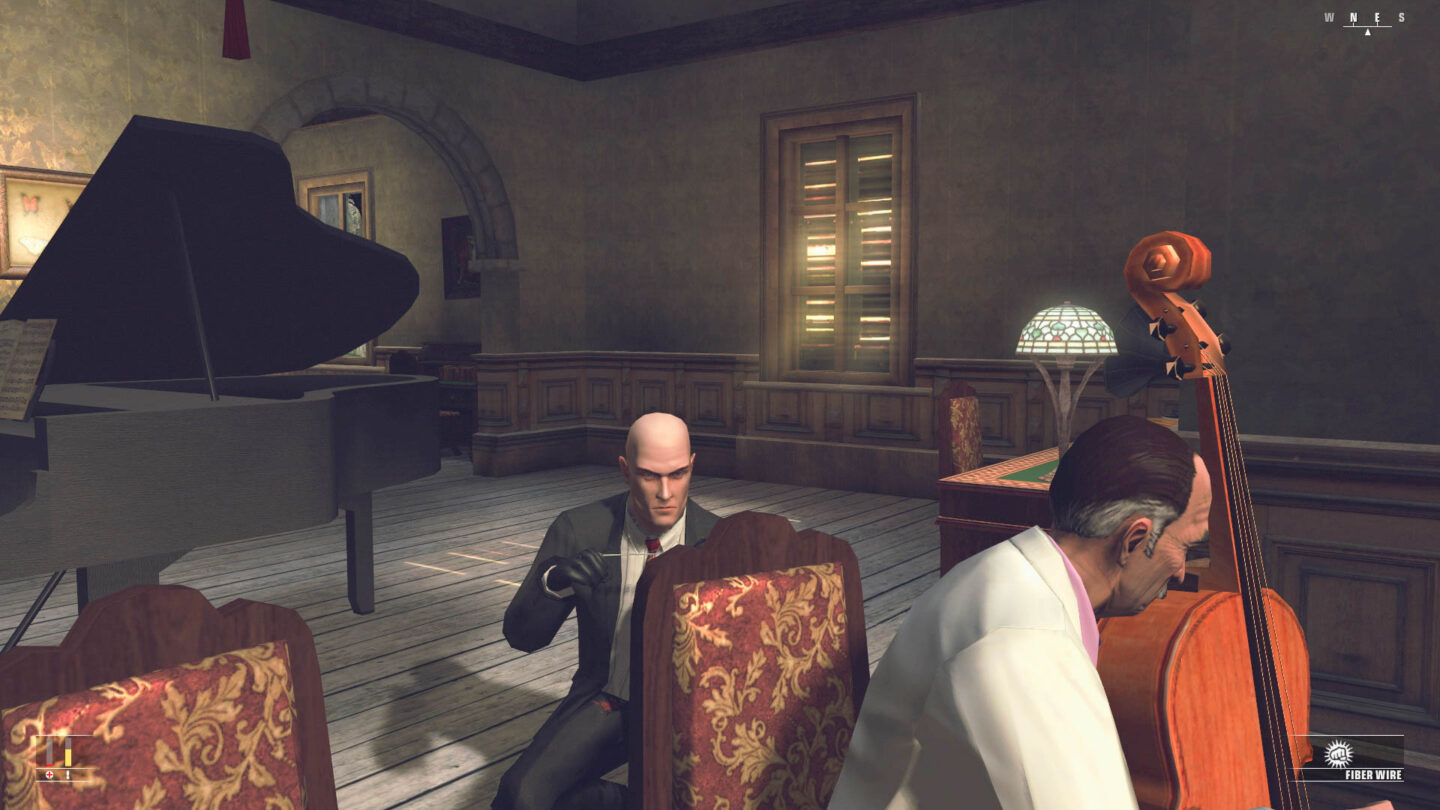Click the compass needle arrow

[1368, 31]
